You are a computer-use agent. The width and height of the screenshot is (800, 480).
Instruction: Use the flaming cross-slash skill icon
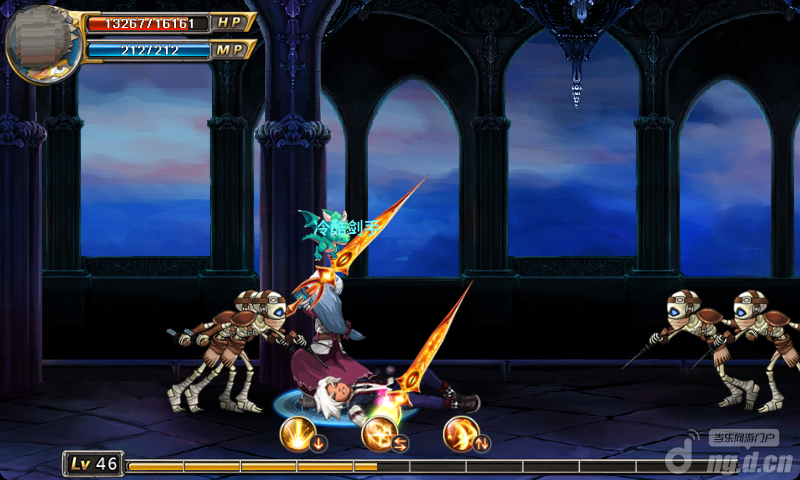pos(379,433)
